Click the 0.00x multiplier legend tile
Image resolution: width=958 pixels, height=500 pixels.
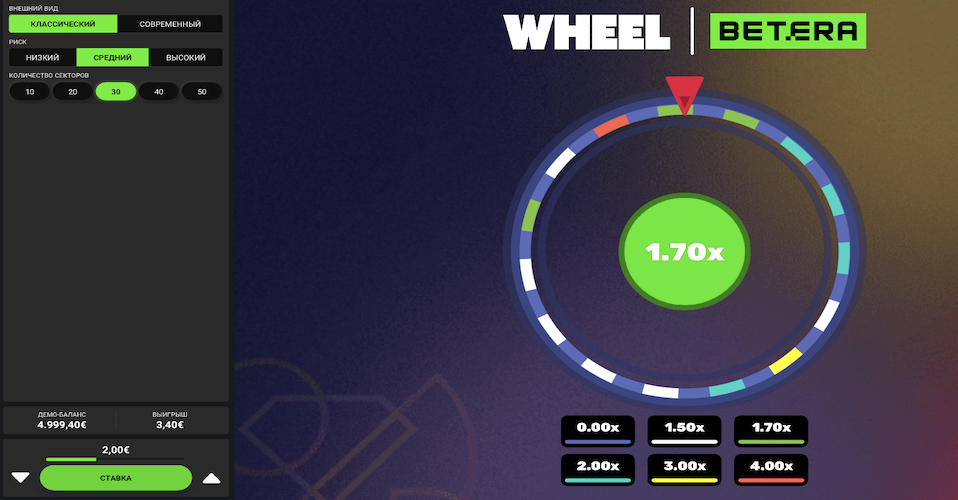pyautogui.click(x=598, y=431)
